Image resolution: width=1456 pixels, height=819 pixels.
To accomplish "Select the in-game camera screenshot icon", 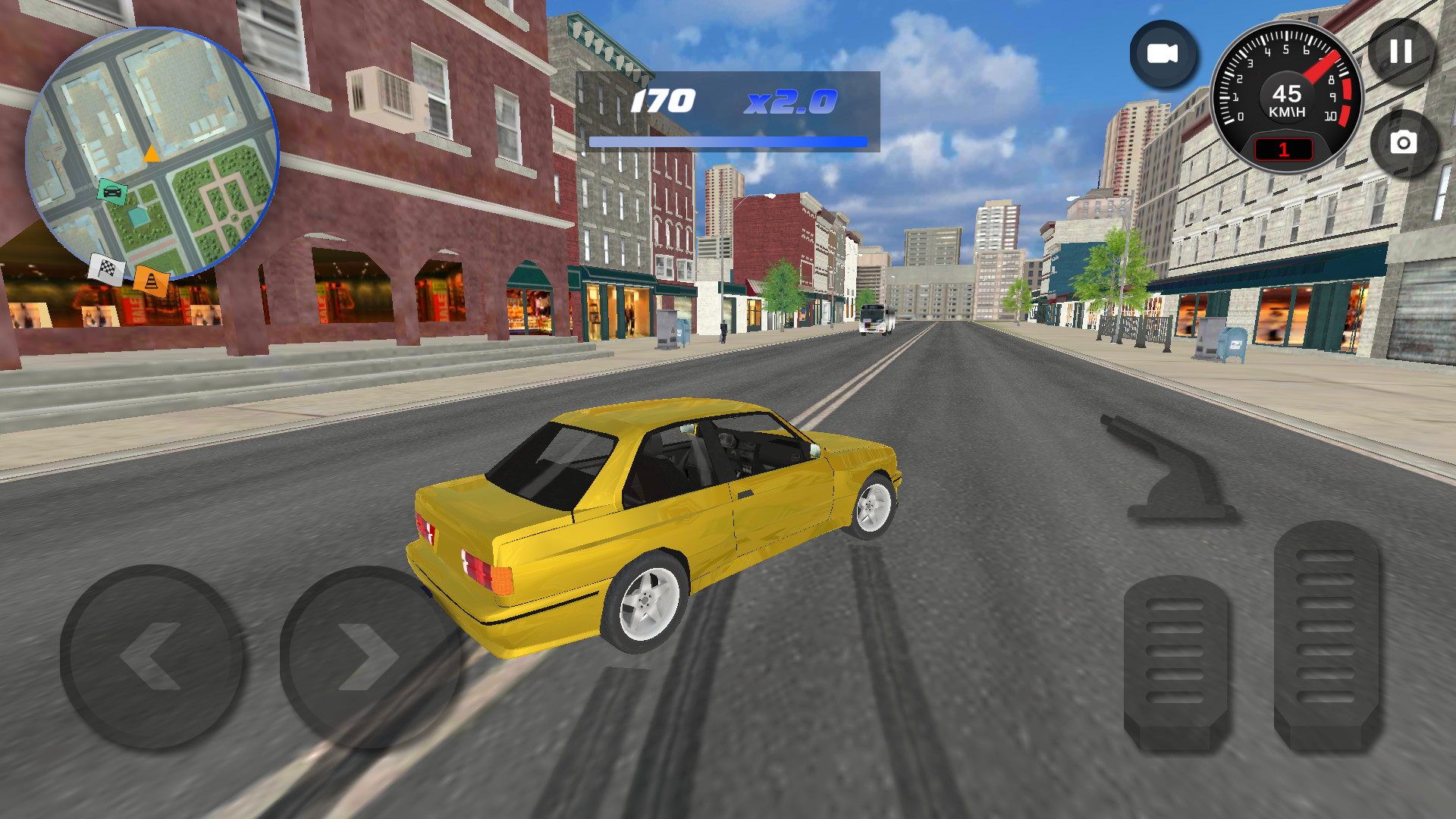I will [1405, 141].
